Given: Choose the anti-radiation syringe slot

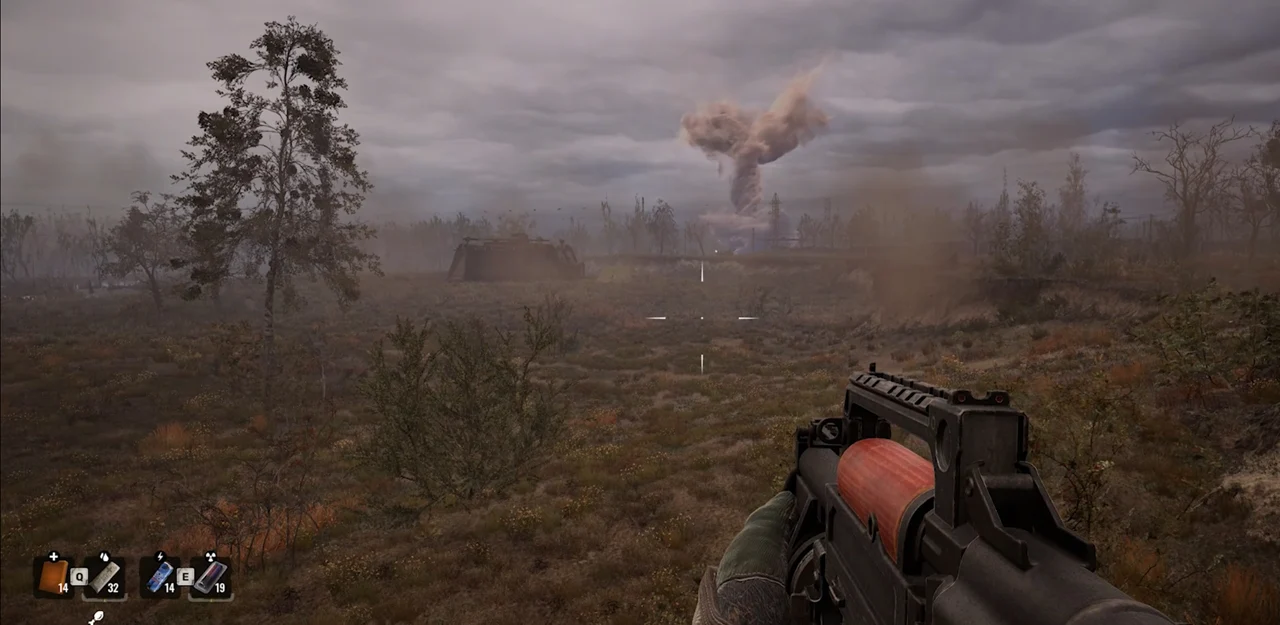Looking at the screenshot, I should [211, 576].
